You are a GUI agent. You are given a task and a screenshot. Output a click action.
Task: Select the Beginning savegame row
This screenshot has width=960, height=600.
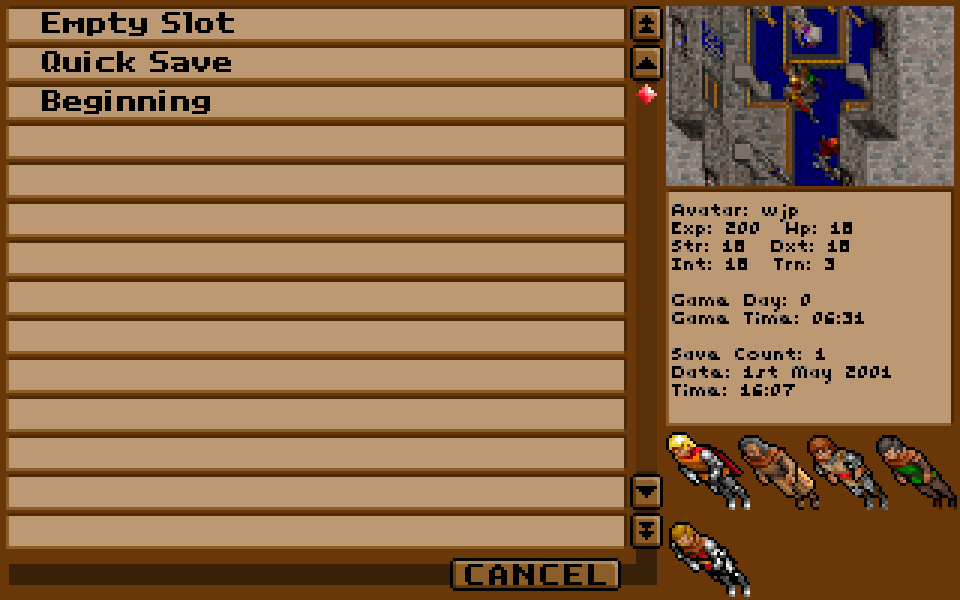tap(315, 102)
